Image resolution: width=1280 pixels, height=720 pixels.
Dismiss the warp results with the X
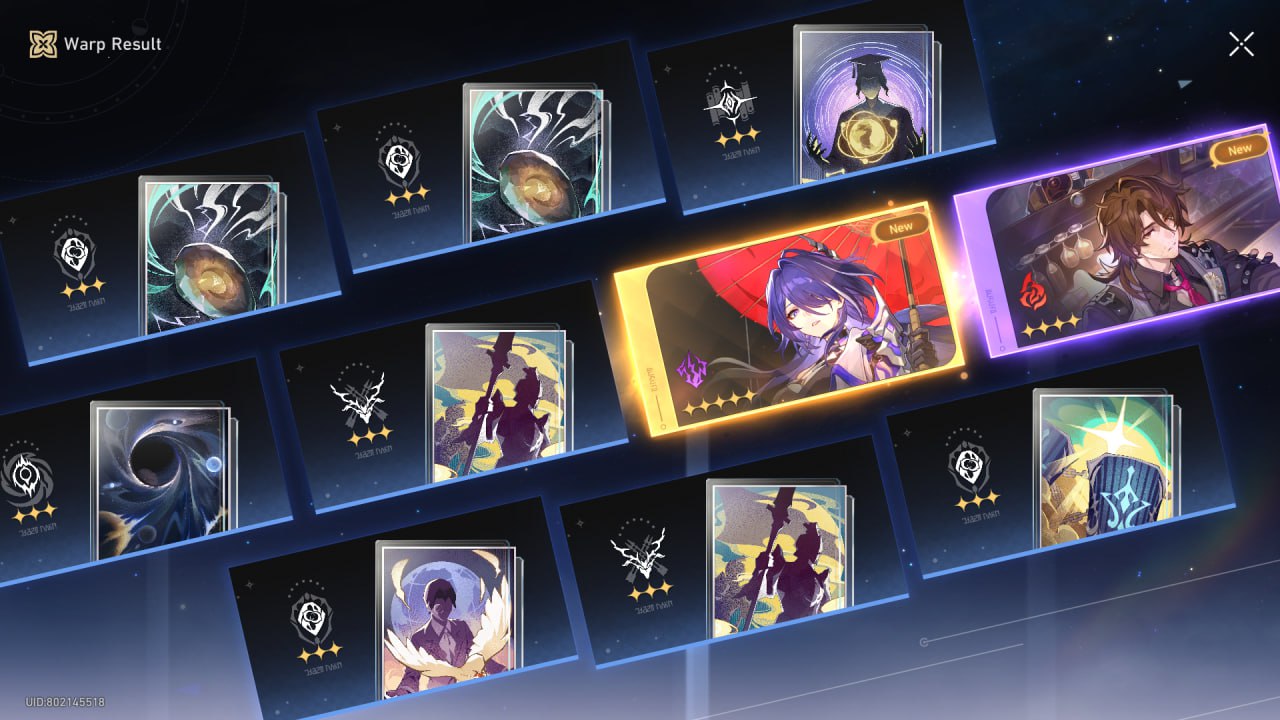coord(1241,43)
